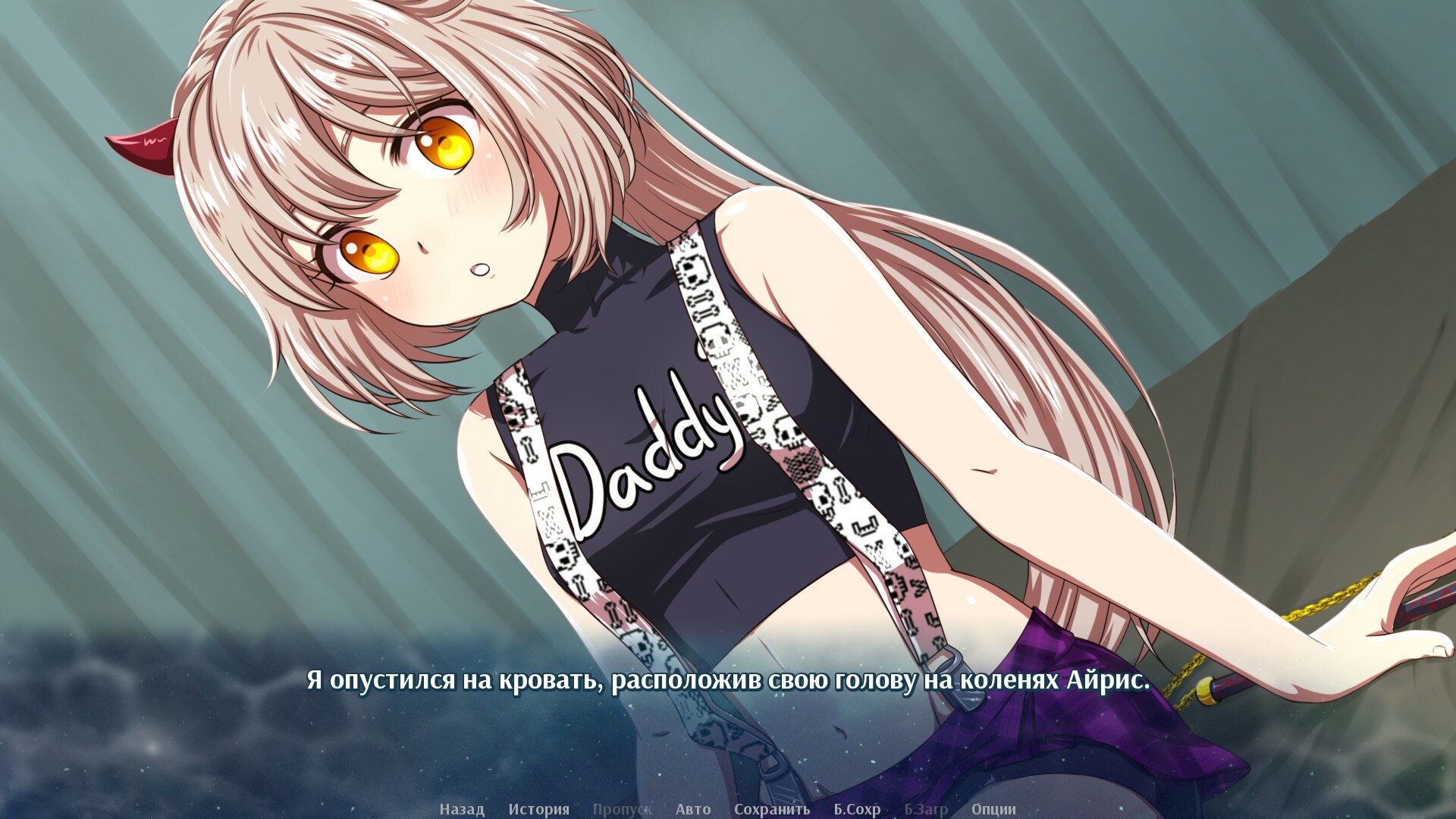Open the История dialogue log
The width and height of the screenshot is (1456, 819).
[538, 809]
